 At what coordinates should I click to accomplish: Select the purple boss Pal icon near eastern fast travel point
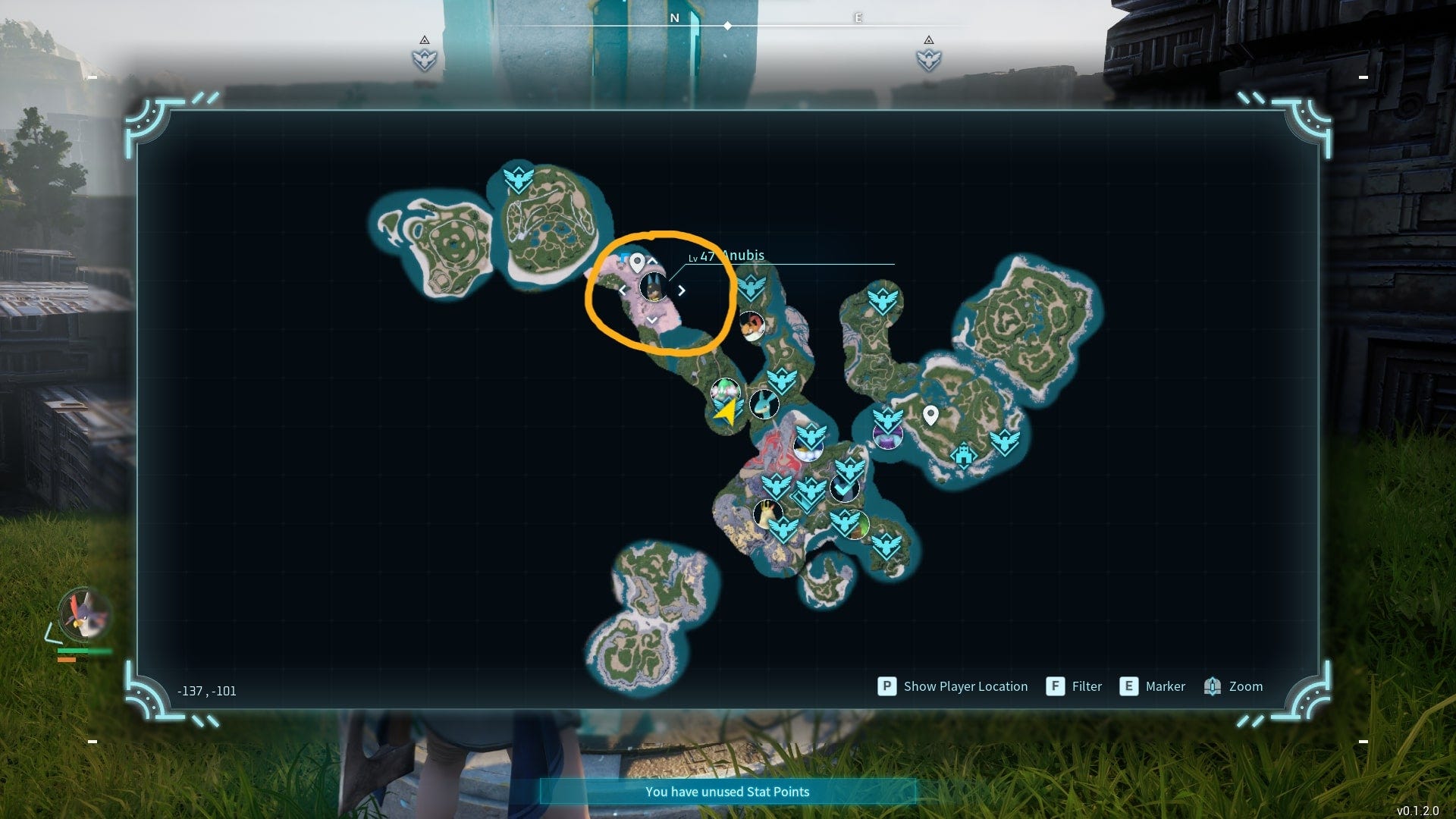point(888,437)
